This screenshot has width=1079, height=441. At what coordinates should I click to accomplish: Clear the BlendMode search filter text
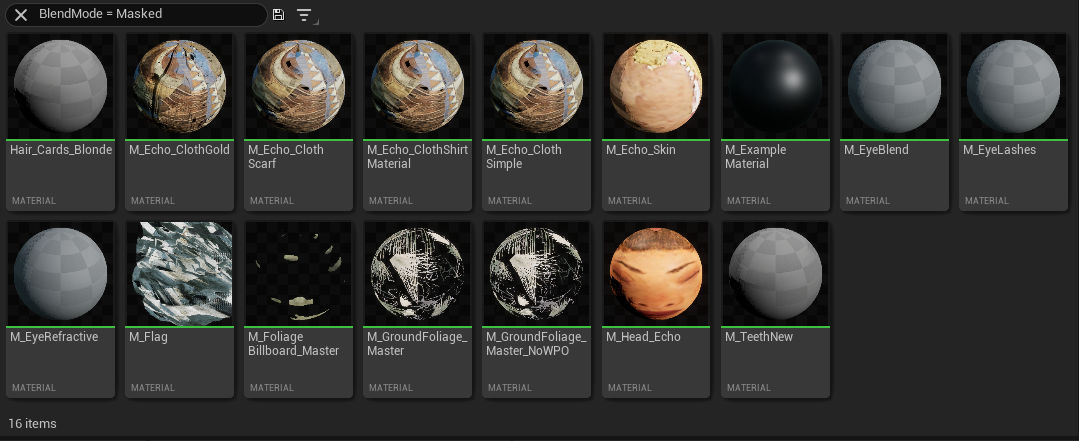click(x=21, y=15)
